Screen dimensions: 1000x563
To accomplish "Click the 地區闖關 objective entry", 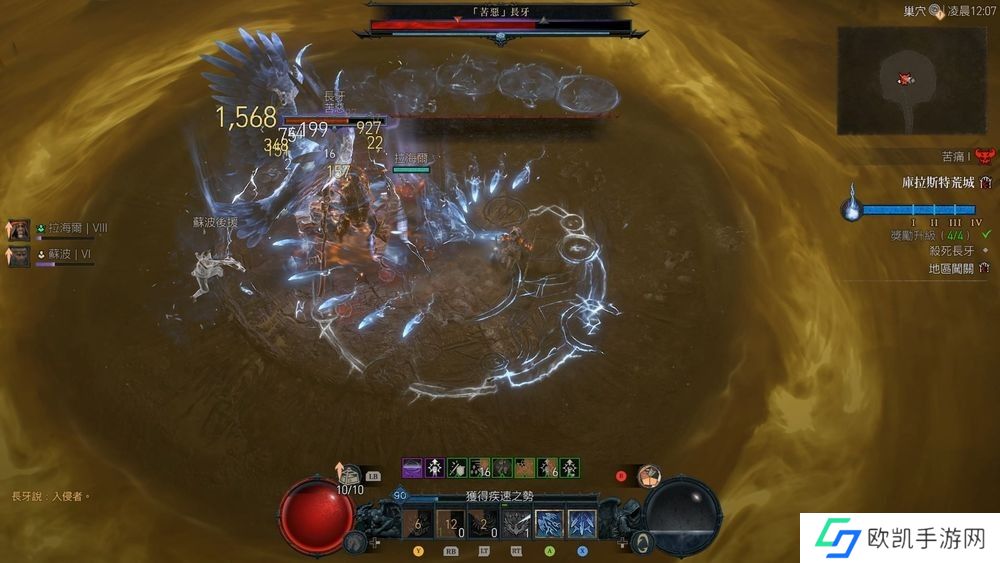I will [x=956, y=268].
